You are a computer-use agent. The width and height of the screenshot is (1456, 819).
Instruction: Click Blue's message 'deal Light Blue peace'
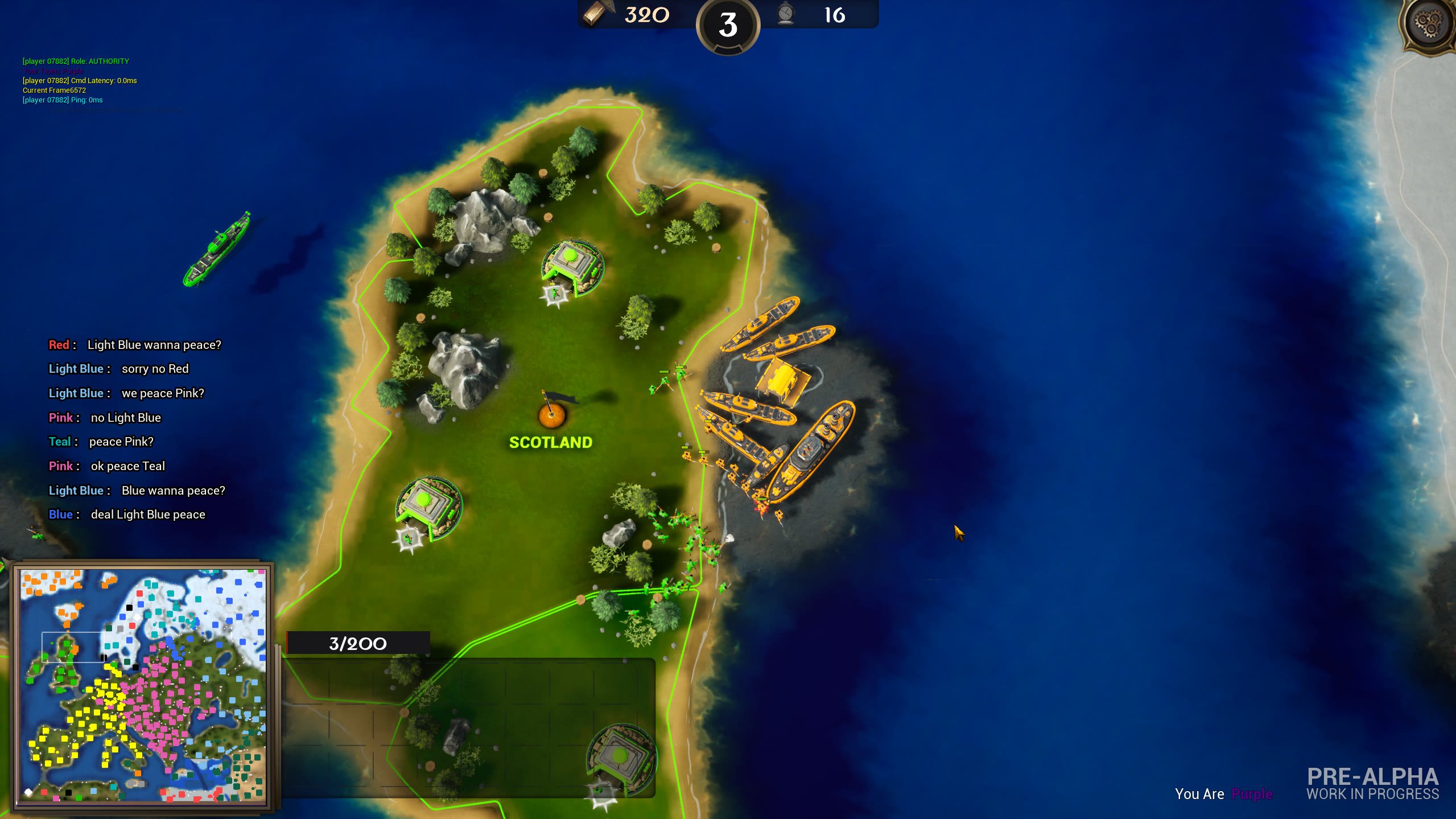tap(128, 514)
